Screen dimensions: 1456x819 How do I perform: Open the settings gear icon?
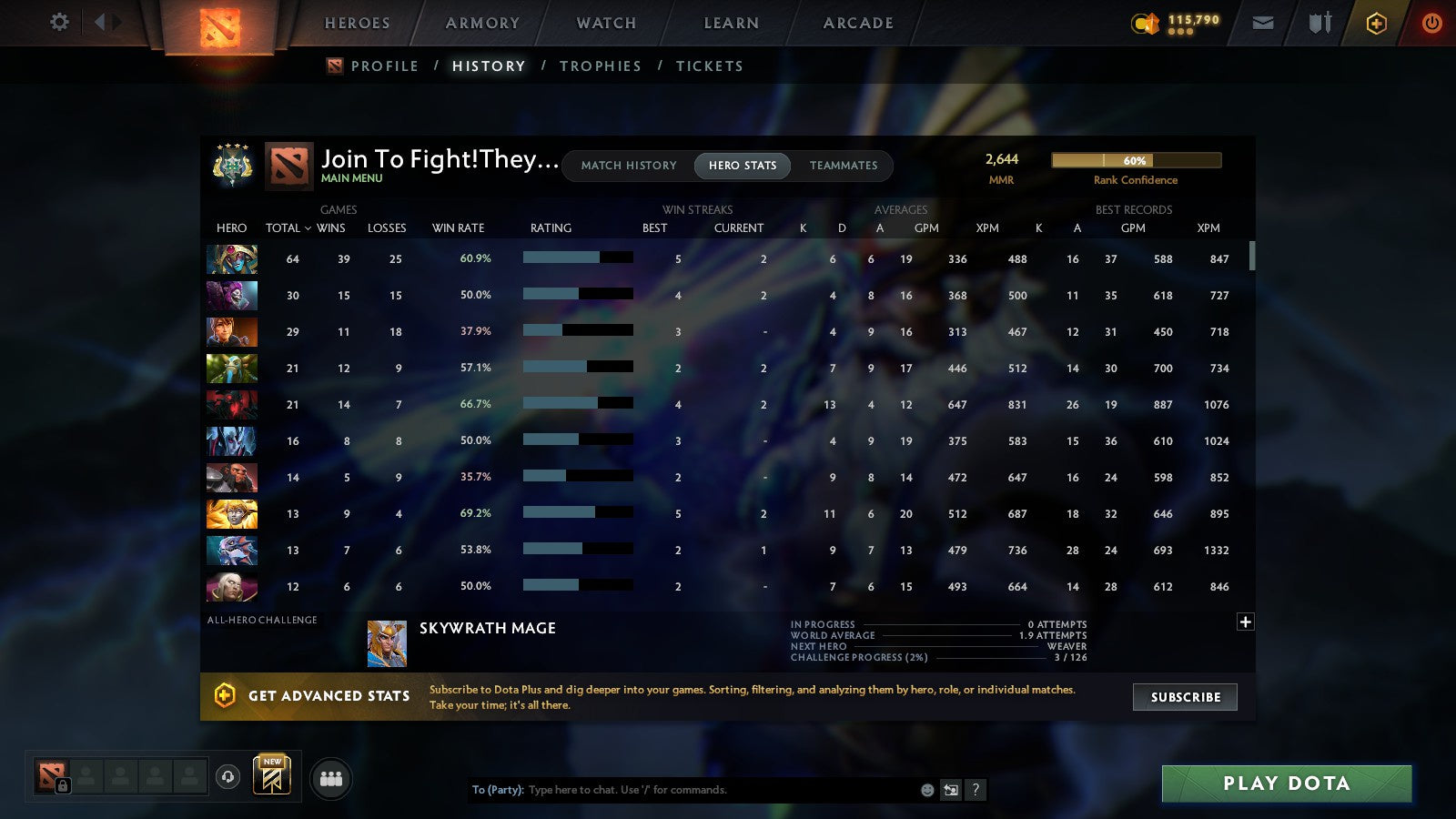coord(59,23)
